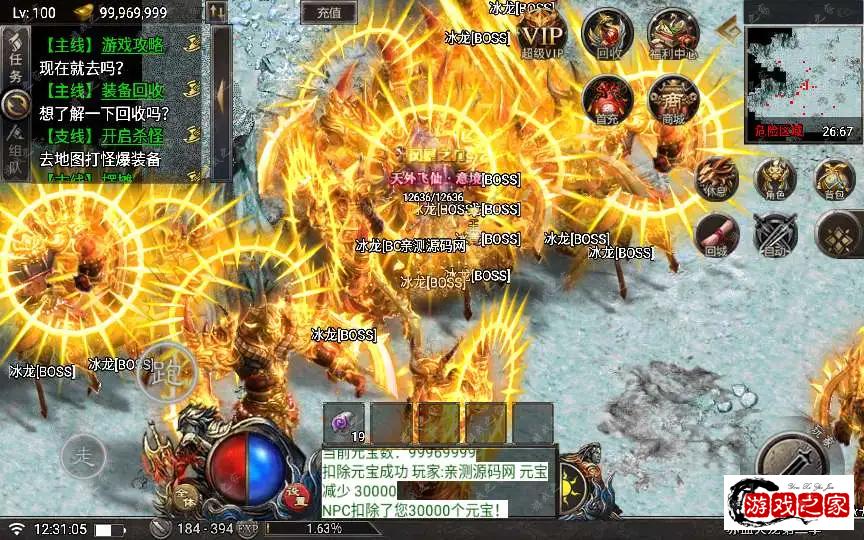864x540 pixels.
Task: Open the 商城 shop
Action: coord(672,100)
